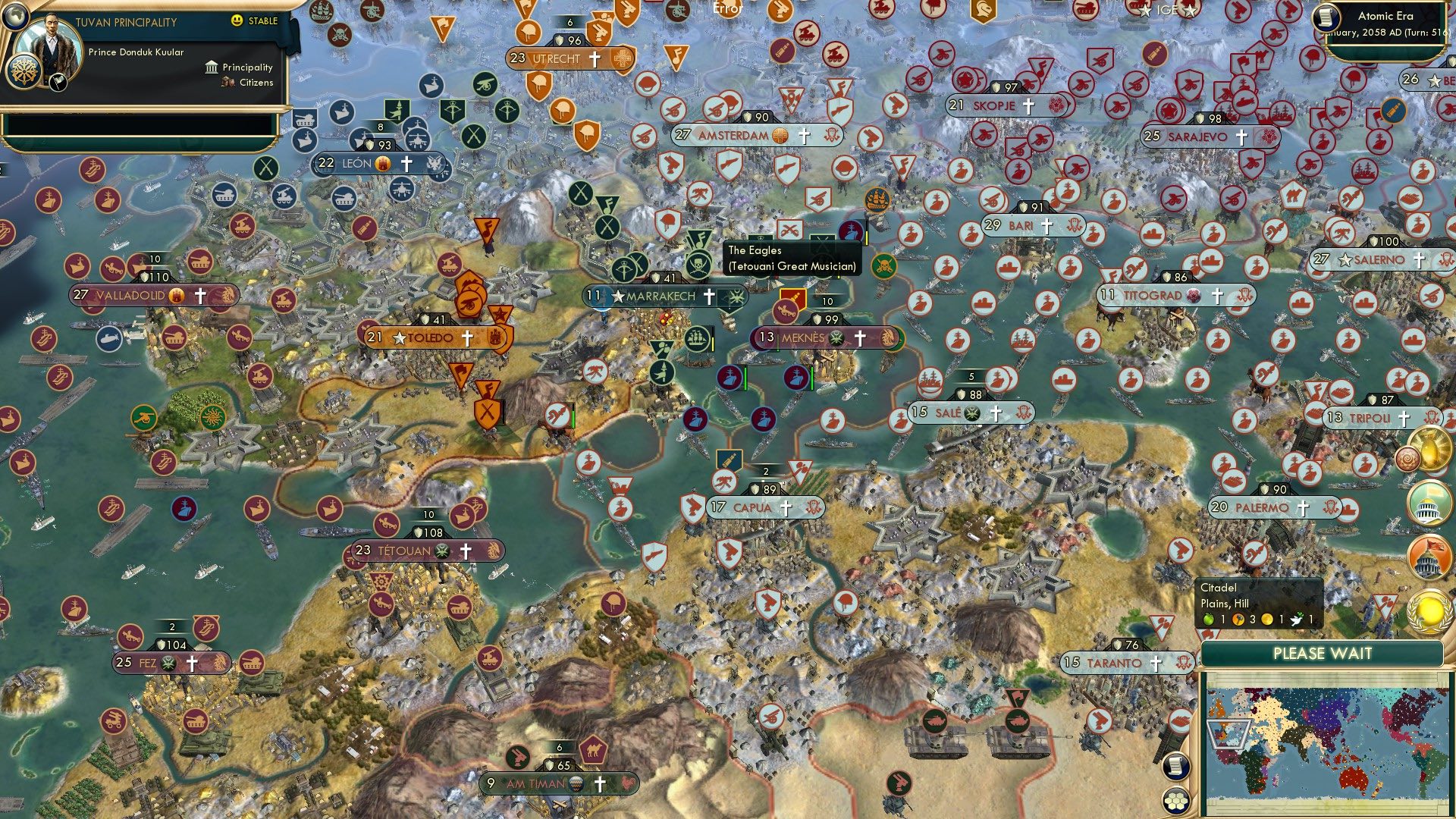Click the scroll icon beside the minimap
The width and height of the screenshot is (1456, 819).
(x=1176, y=767)
